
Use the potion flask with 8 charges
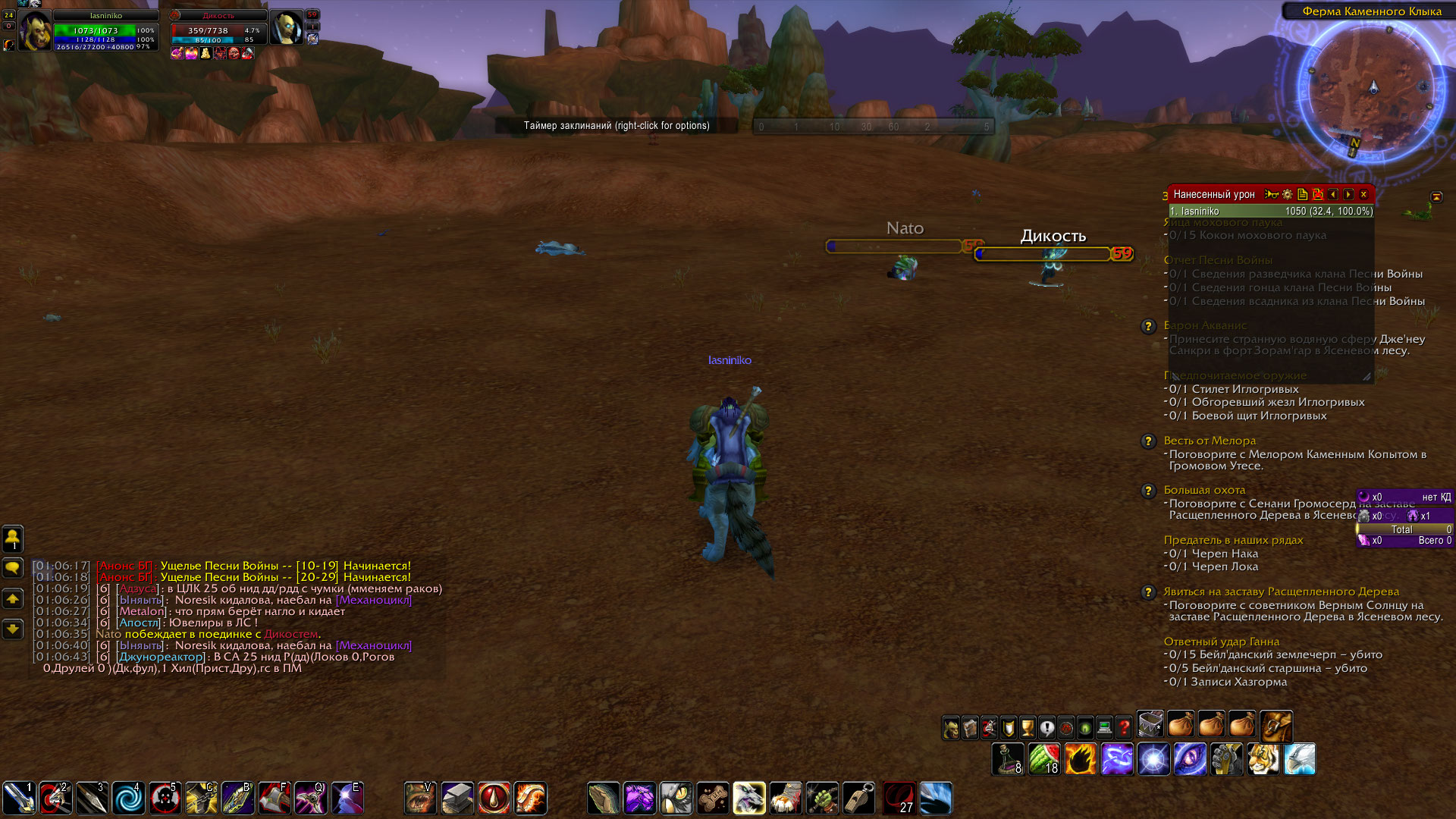pyautogui.click(x=1008, y=760)
